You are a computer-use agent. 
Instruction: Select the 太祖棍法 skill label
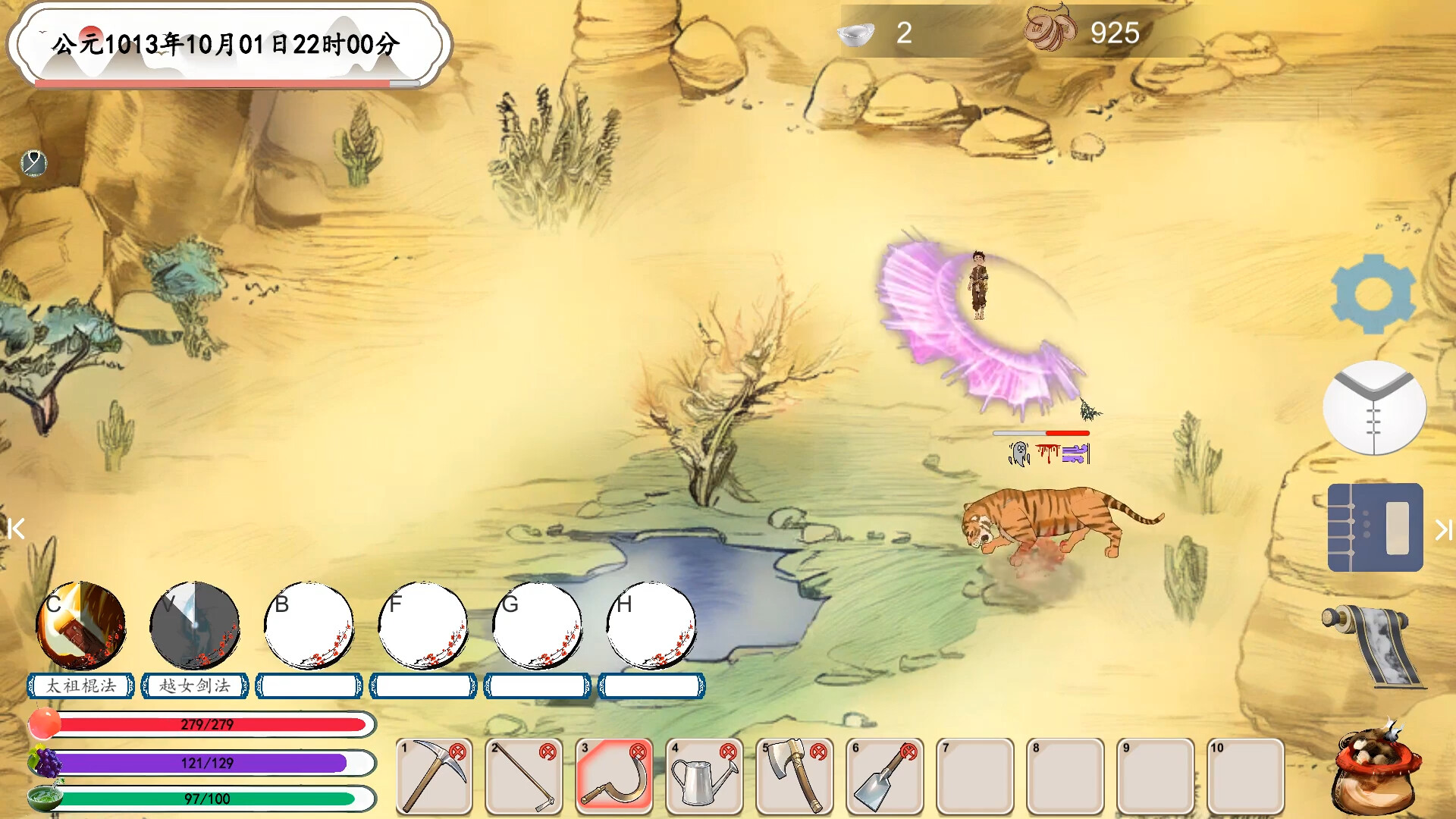[81, 686]
